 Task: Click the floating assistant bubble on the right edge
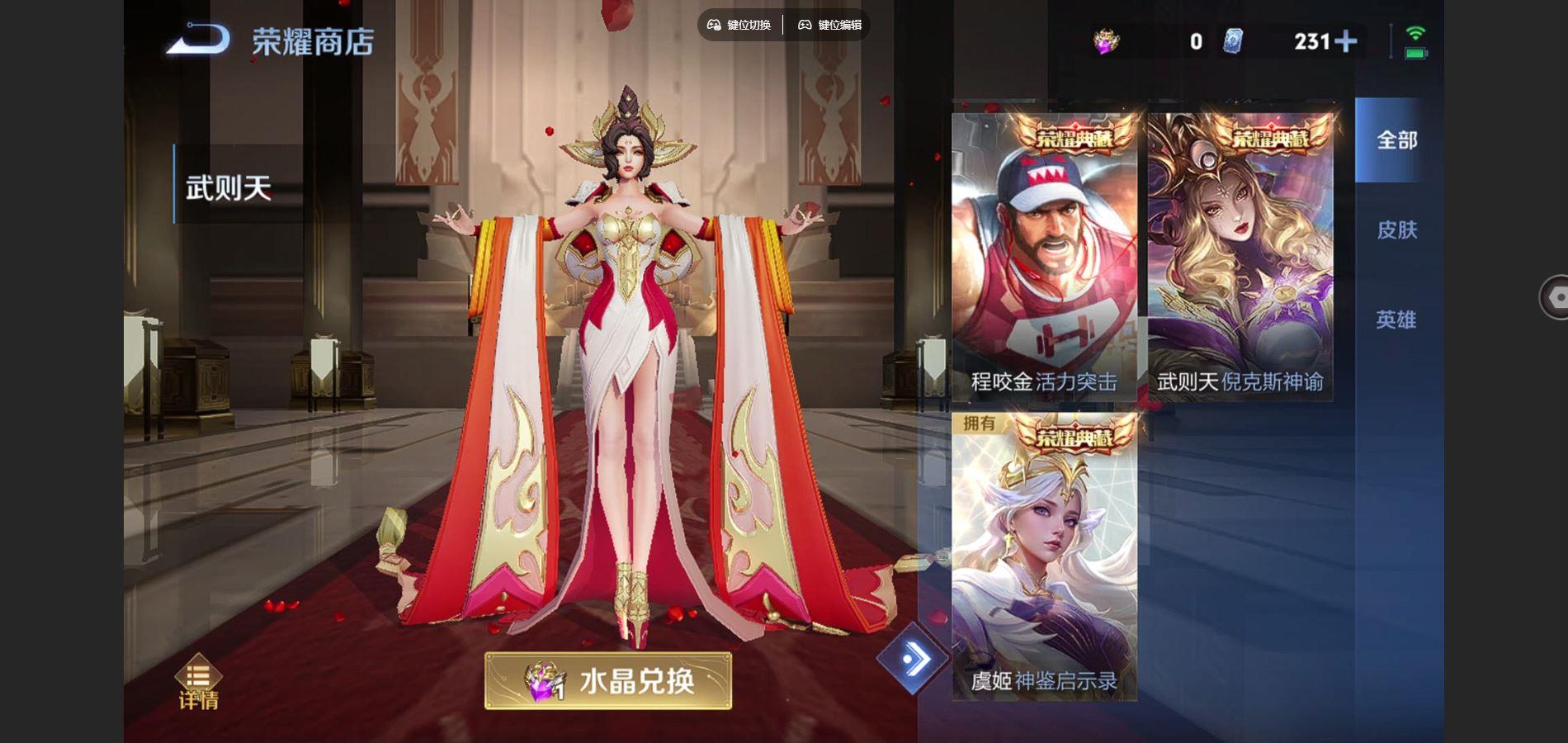(x=1556, y=296)
